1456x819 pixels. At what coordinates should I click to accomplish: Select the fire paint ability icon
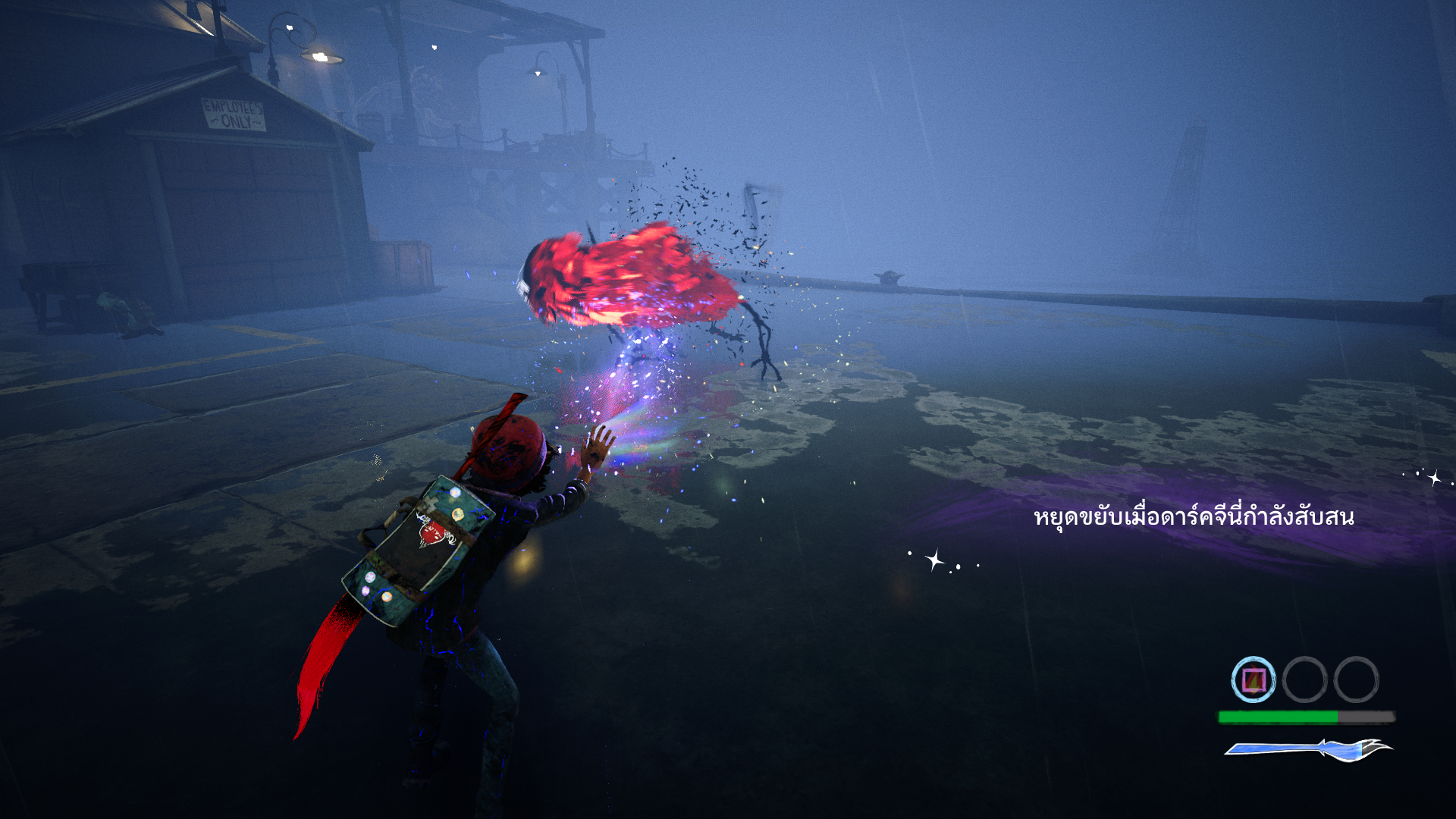point(1253,679)
